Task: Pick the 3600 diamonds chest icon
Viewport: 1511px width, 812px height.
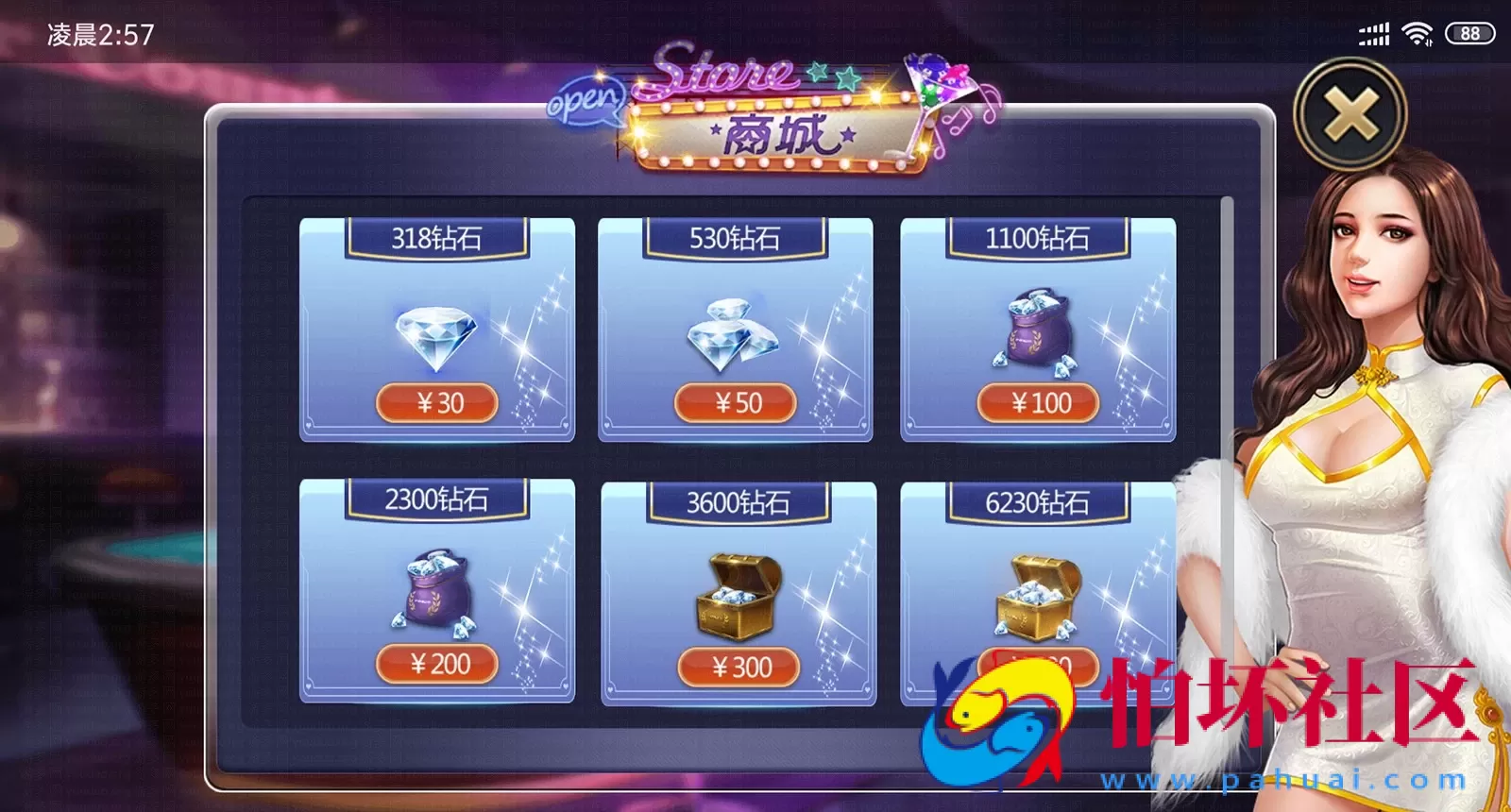Action: coord(739,597)
